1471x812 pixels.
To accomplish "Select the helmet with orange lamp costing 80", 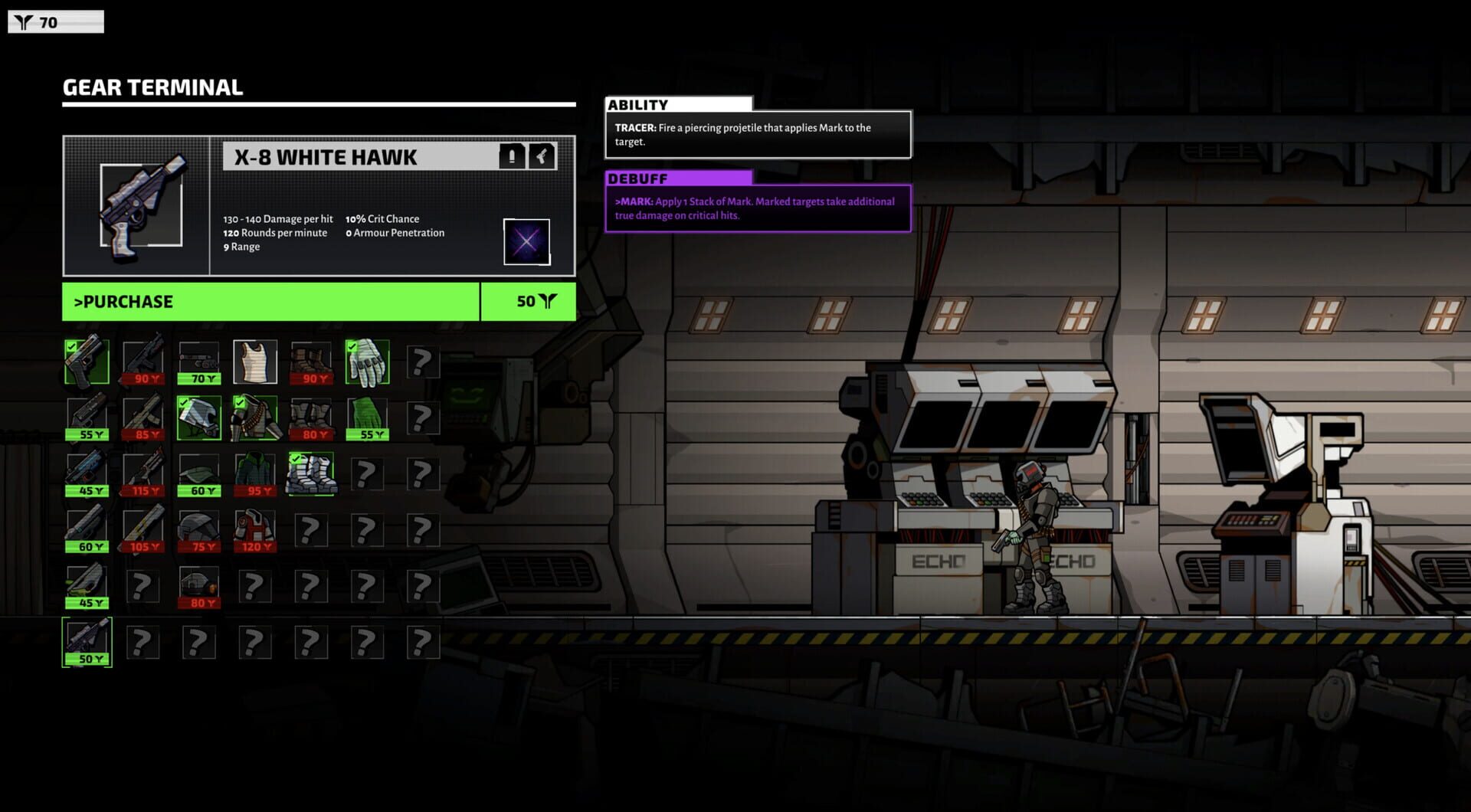I will [198, 586].
